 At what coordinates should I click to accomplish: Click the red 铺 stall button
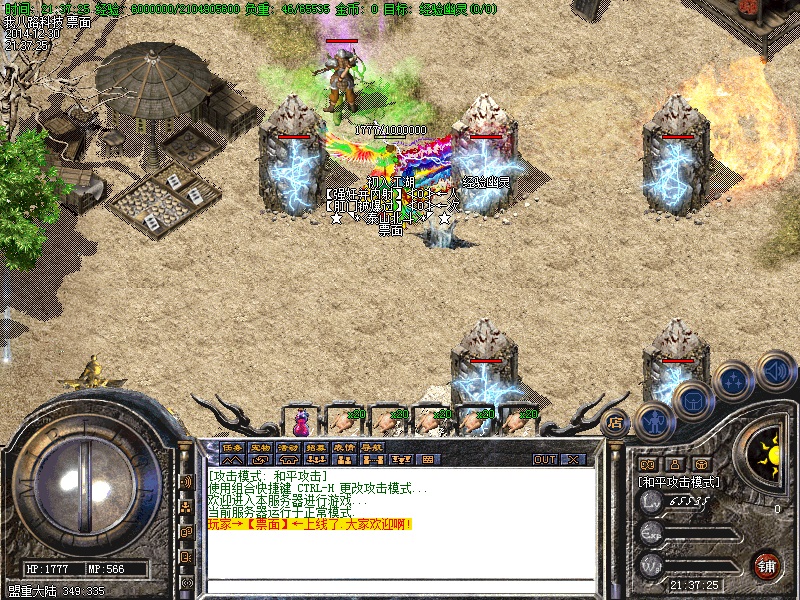point(767,565)
